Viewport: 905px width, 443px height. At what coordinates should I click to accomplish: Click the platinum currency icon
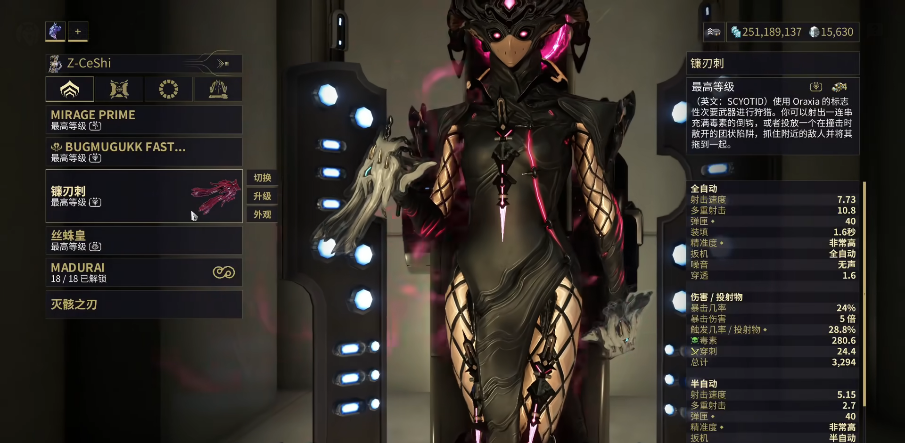814,32
